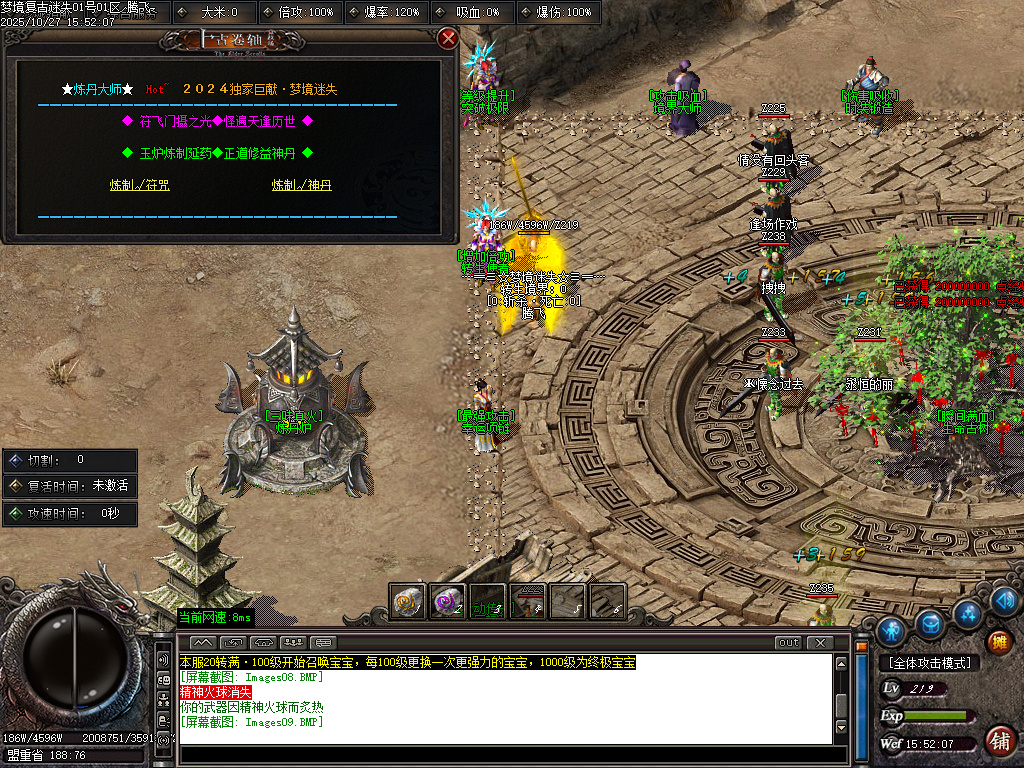Image resolution: width=1024 pixels, height=768 pixels.
Task: Toggle the 全体攻击模式 attack mode label
Action: coord(929,663)
